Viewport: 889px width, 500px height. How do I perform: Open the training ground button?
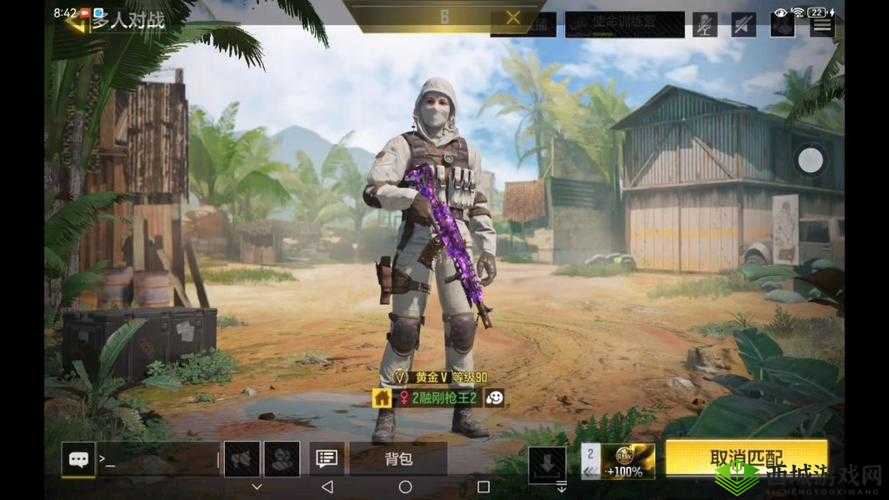tap(624, 24)
